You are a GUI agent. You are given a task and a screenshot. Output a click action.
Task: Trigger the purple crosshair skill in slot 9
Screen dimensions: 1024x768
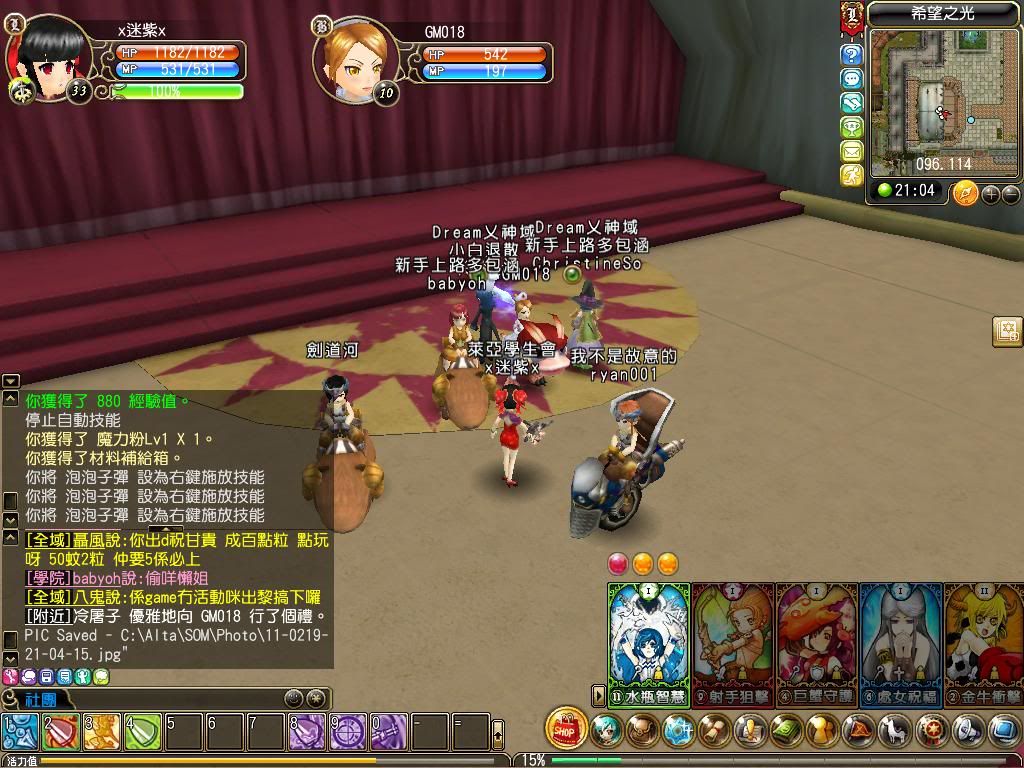pos(347,733)
